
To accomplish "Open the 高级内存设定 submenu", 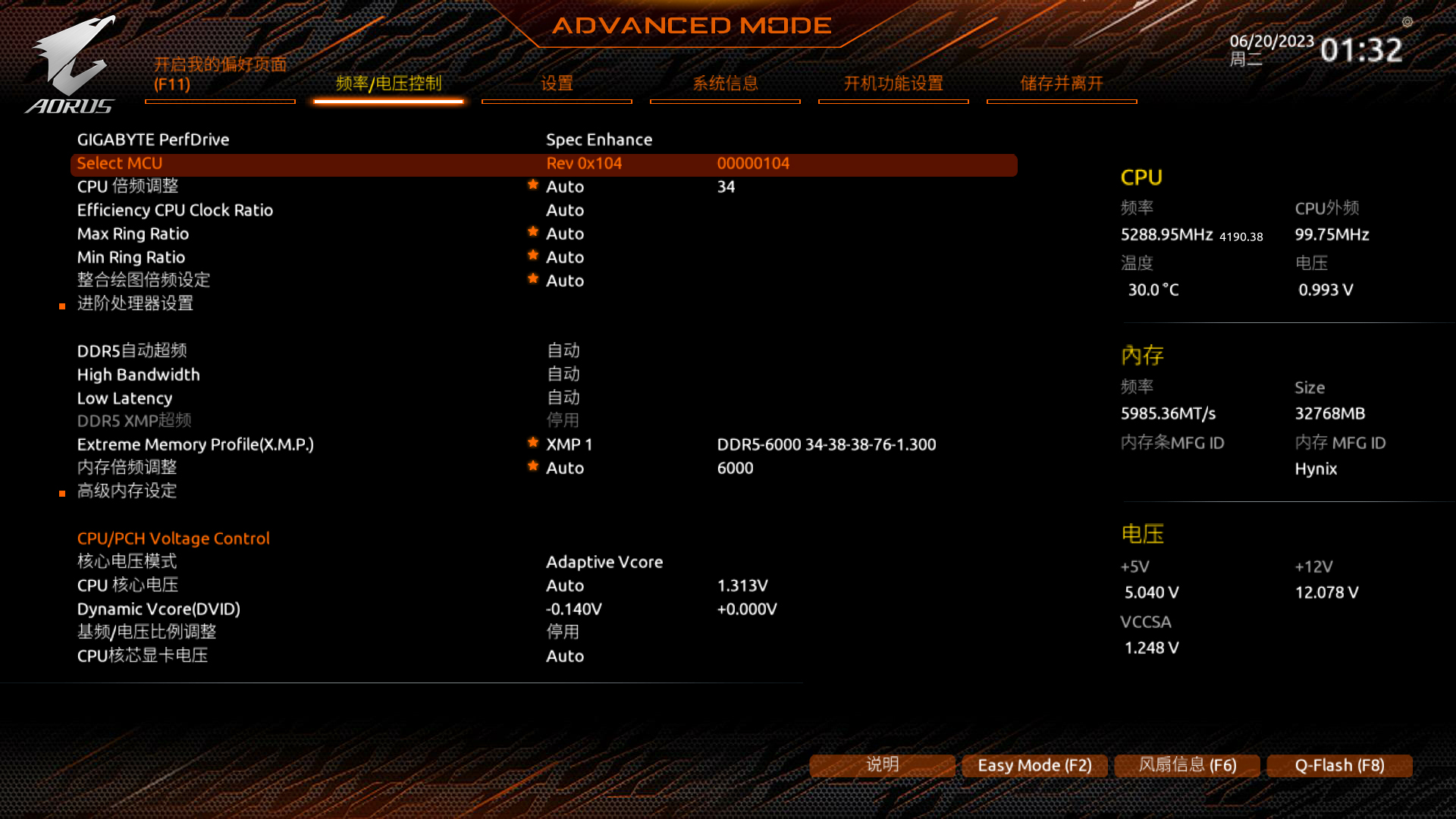I will pos(127,491).
